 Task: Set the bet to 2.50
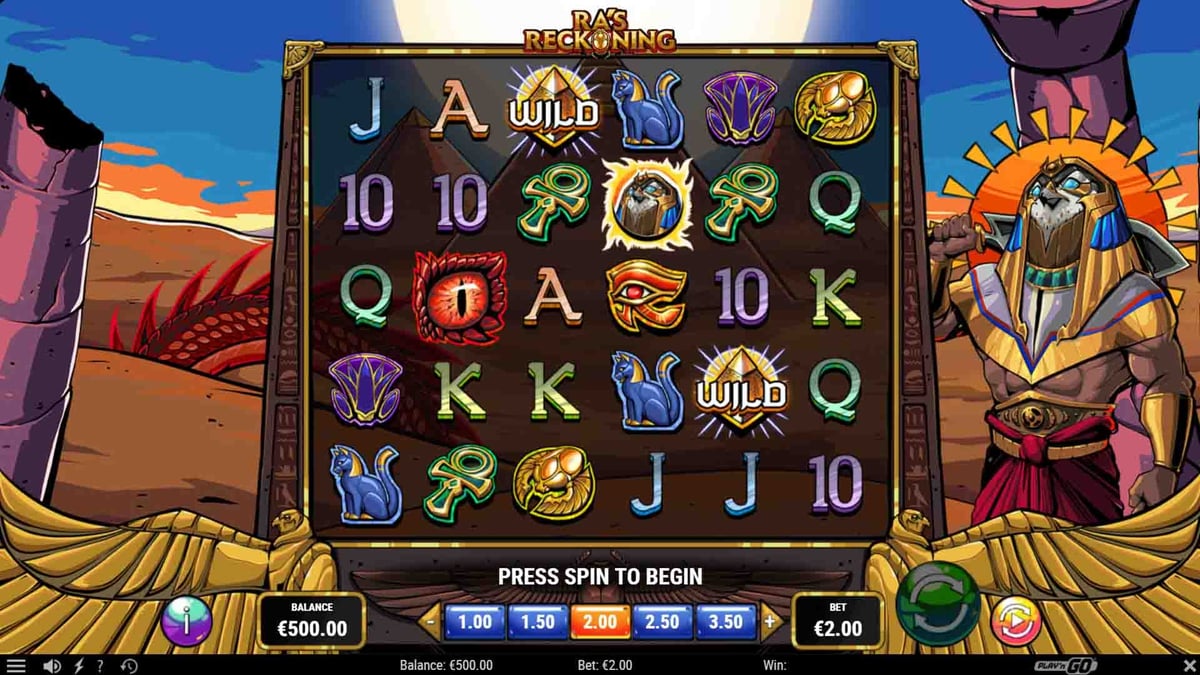(663, 622)
